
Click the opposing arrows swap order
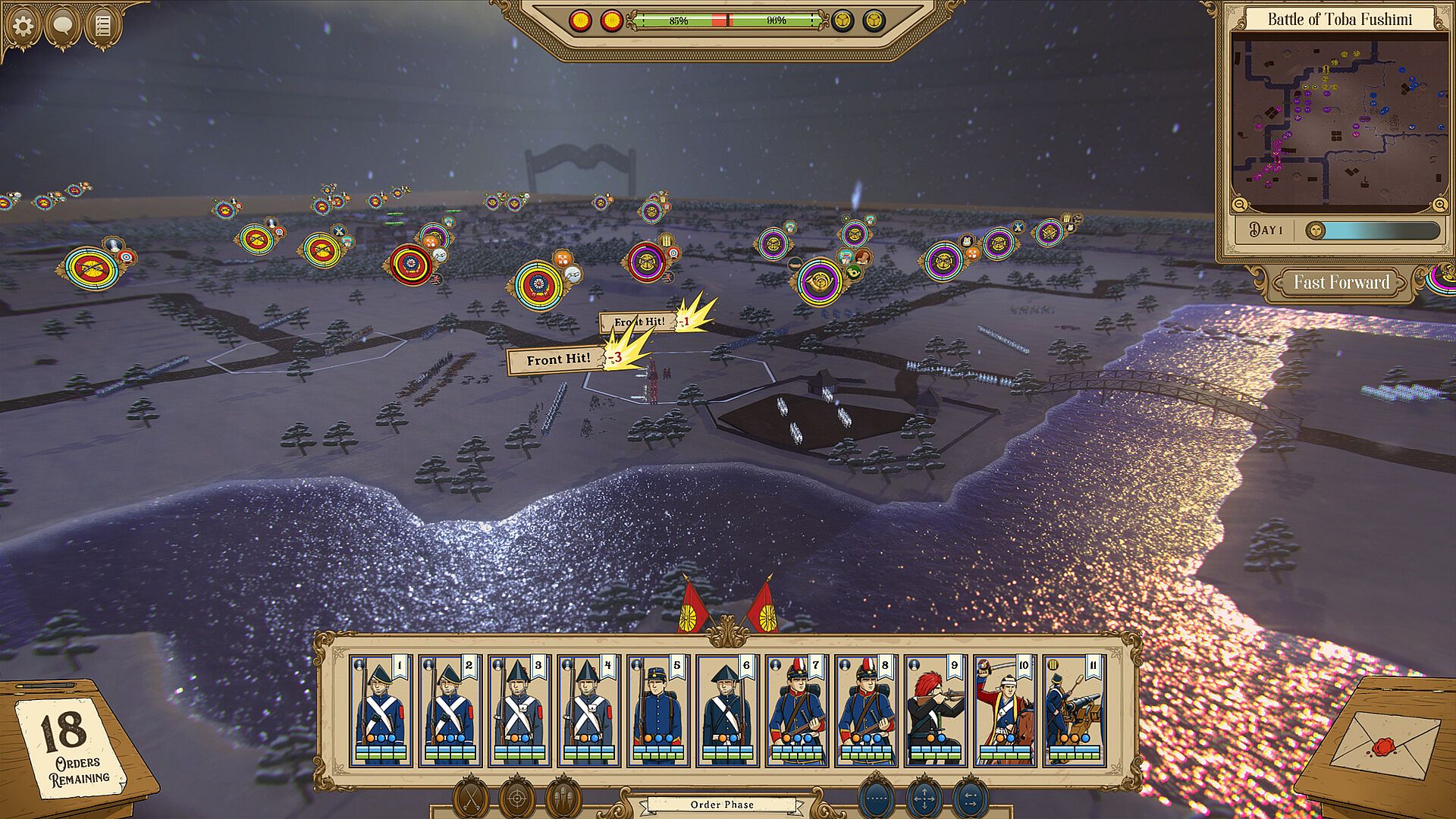click(970, 799)
